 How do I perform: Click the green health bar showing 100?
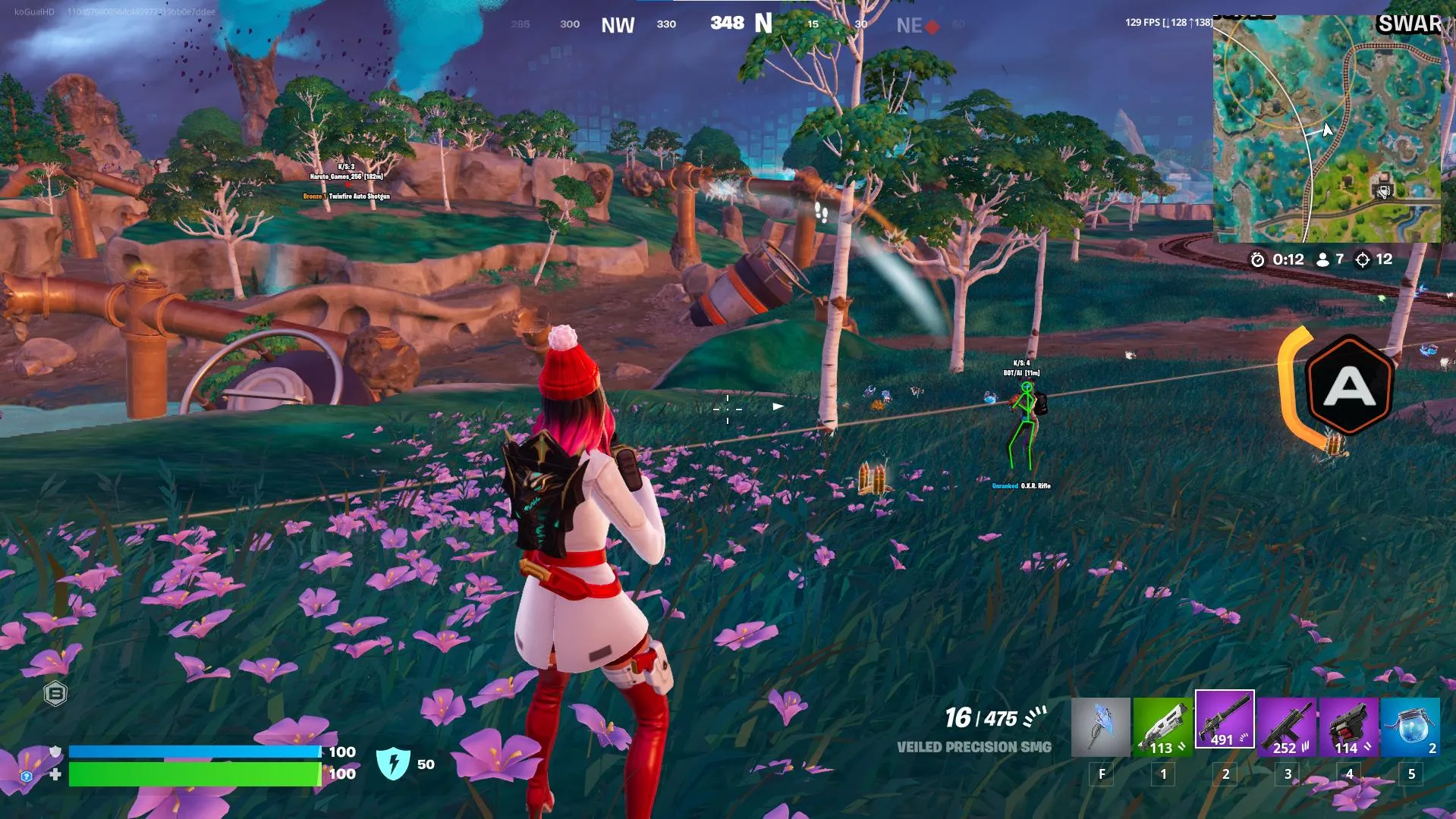click(x=193, y=775)
